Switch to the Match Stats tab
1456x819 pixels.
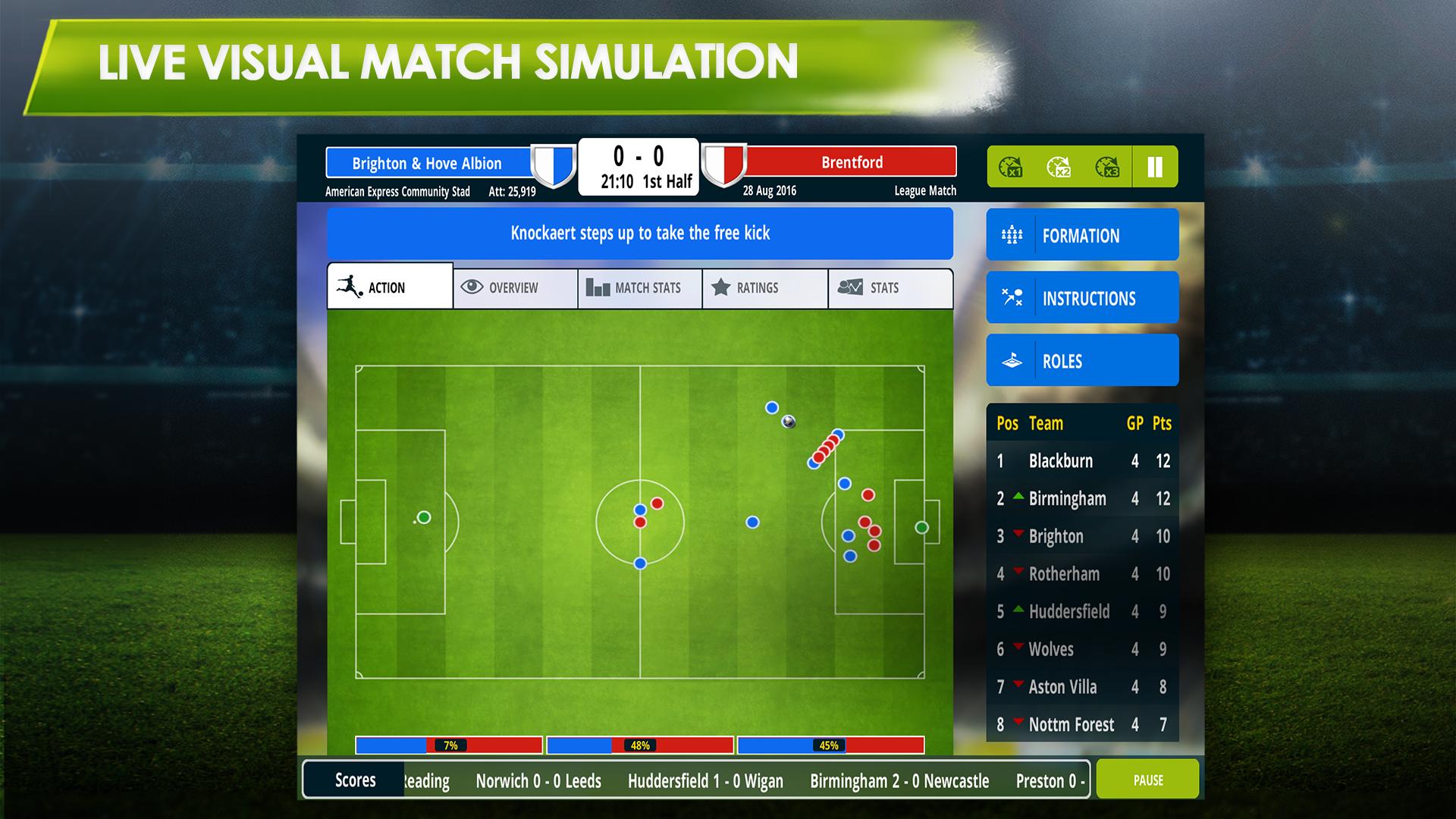(639, 287)
